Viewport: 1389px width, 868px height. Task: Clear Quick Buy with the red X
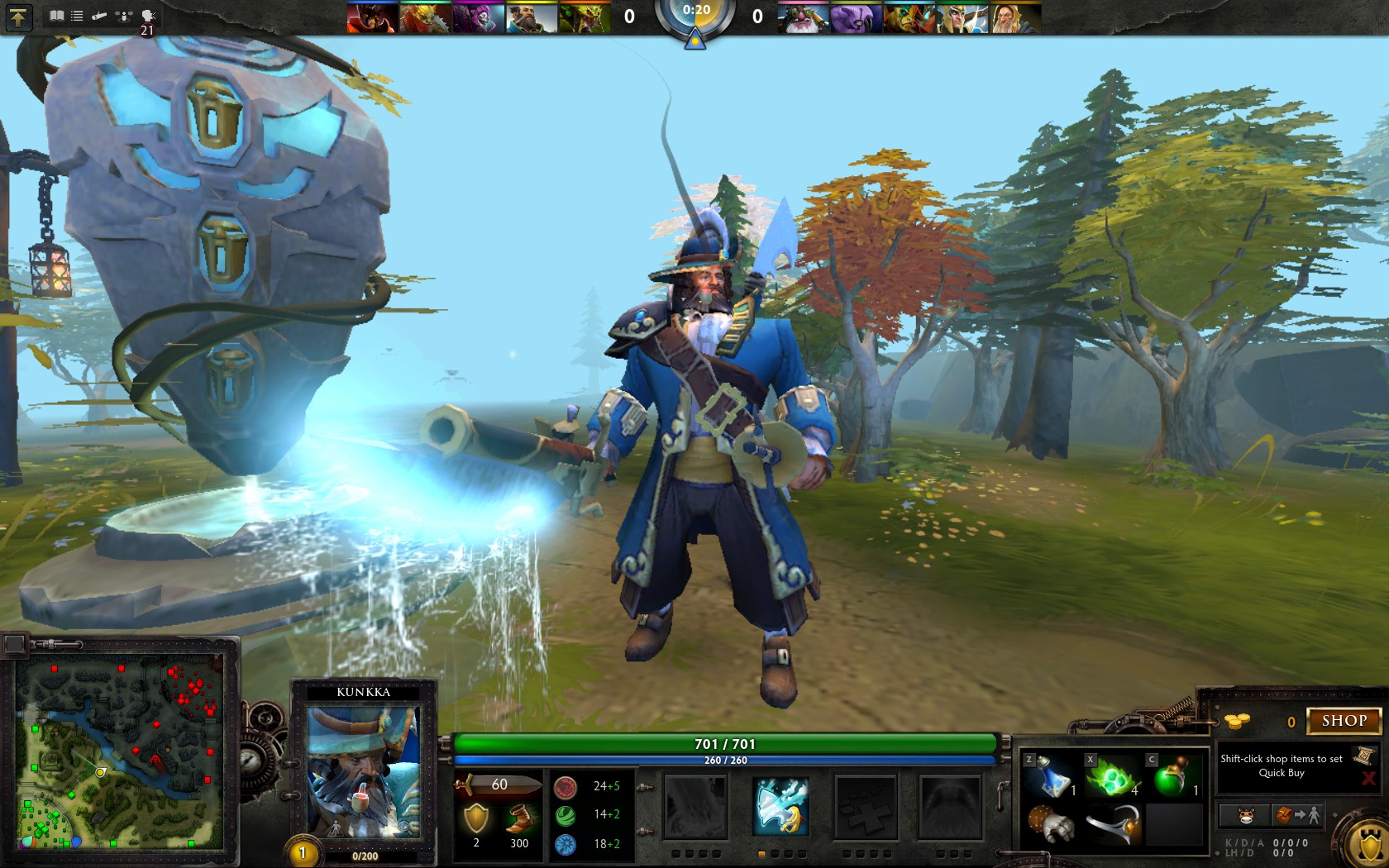point(1369,779)
